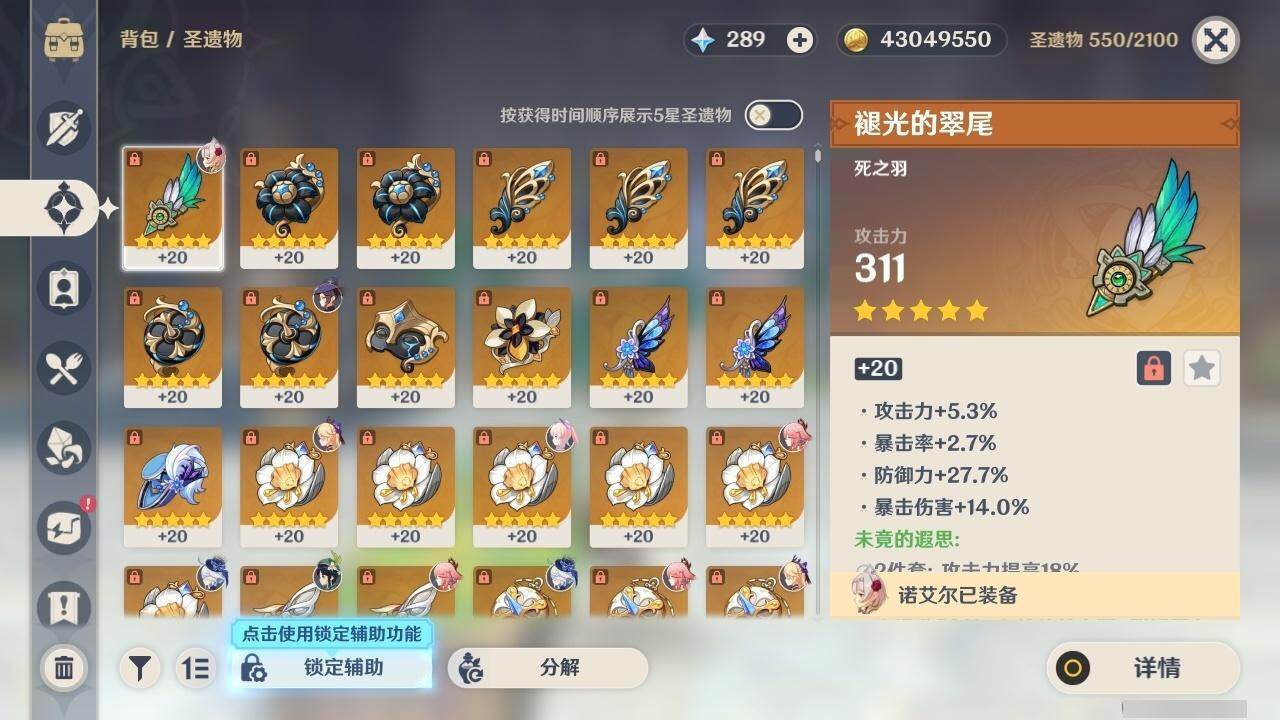Select the golden mask artifact slot
Image resolution: width=1280 pixels, height=720 pixels.
405,347
